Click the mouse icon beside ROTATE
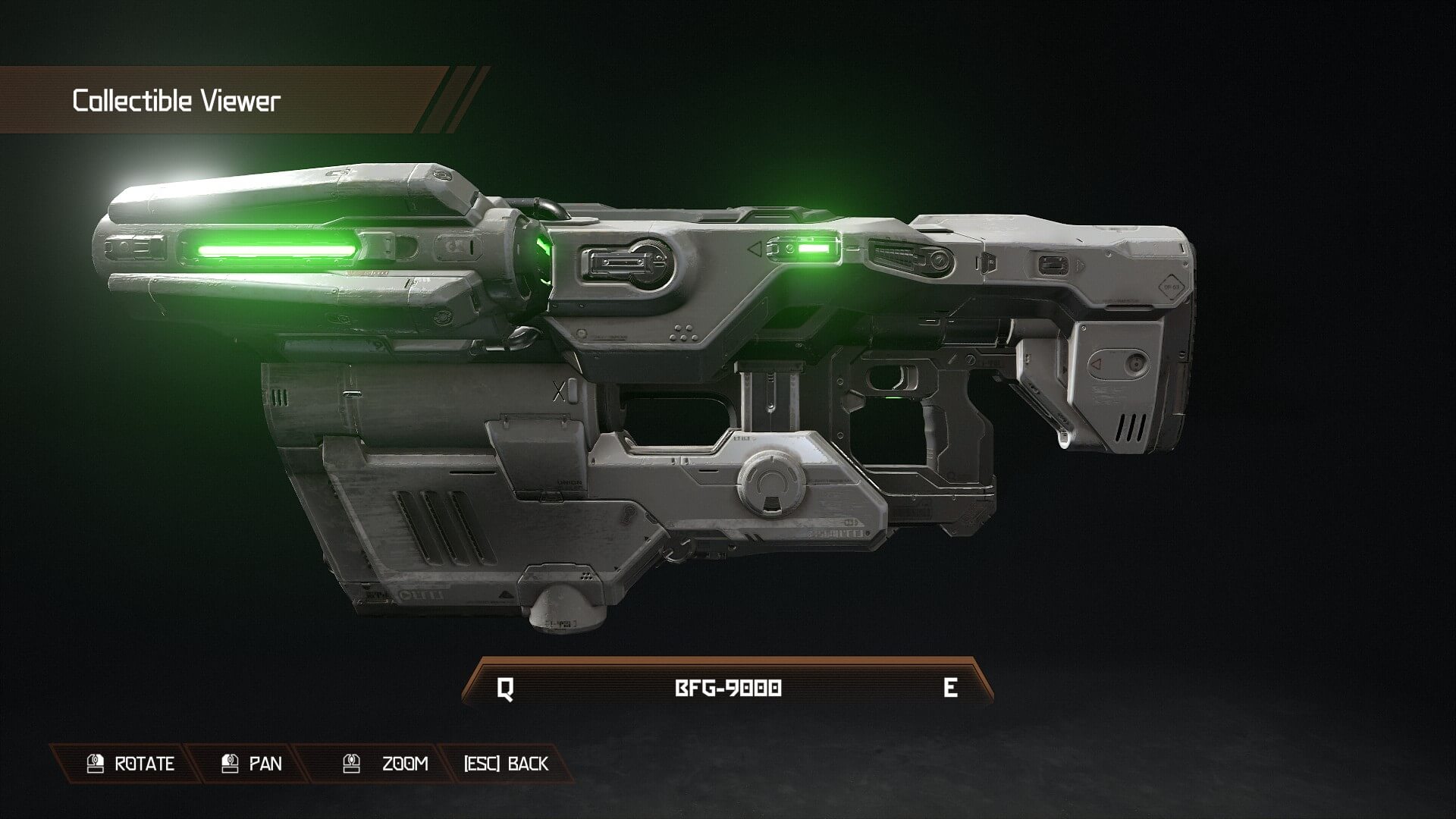 point(94,764)
